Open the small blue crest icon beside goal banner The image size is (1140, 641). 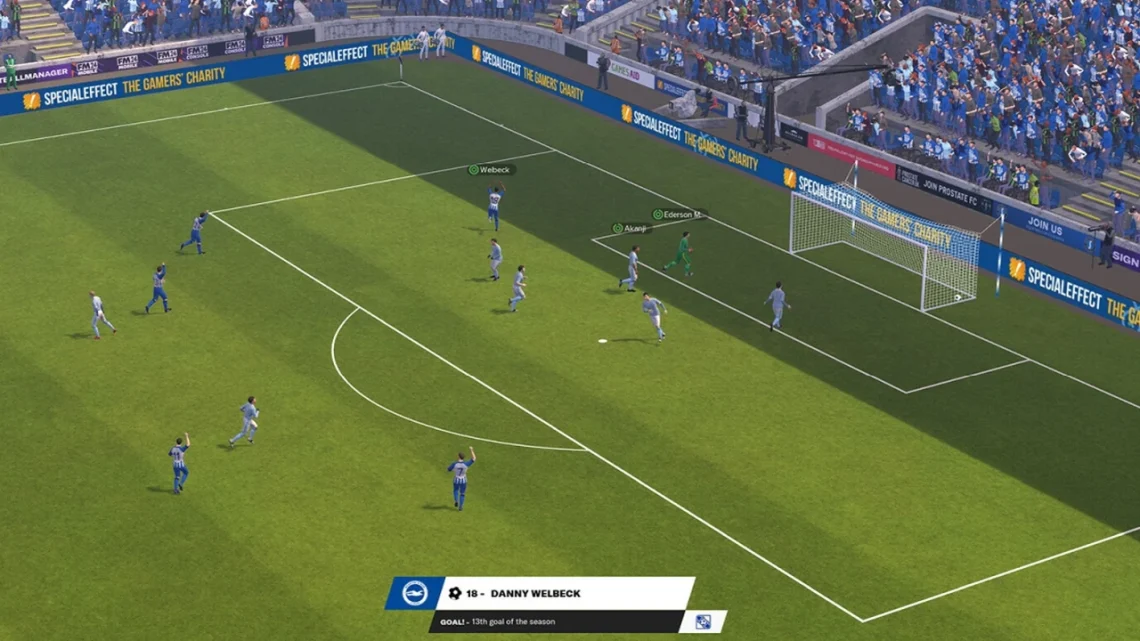(x=703, y=621)
